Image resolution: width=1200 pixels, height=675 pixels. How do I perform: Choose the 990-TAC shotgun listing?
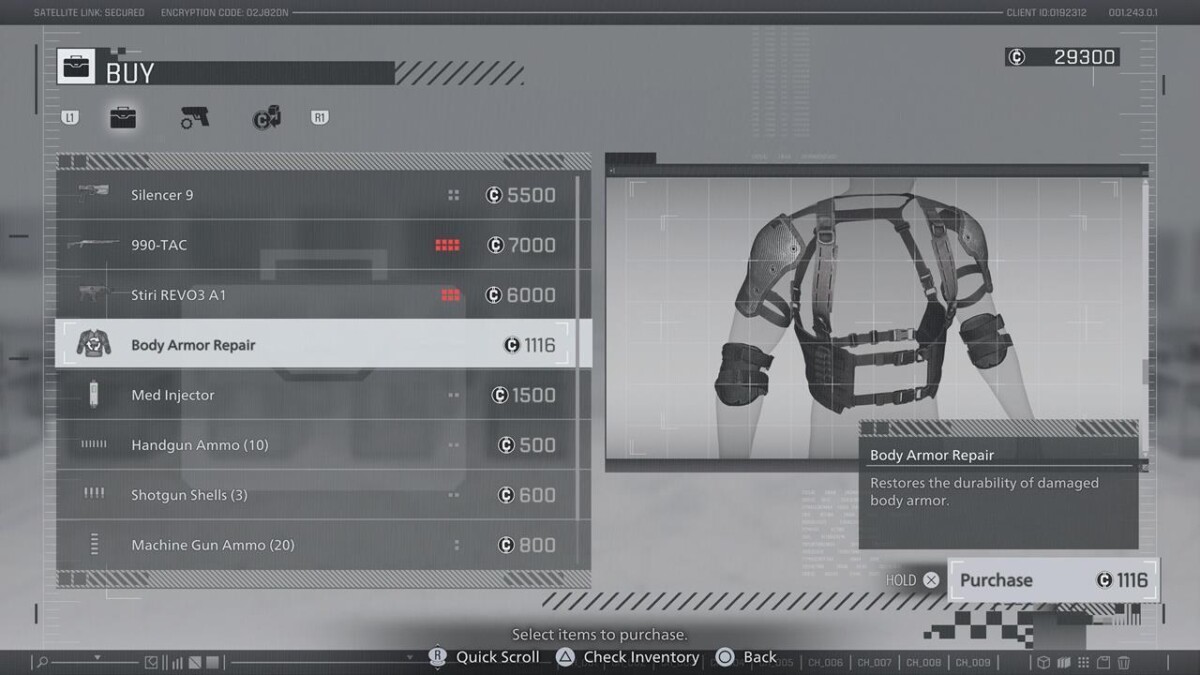[320, 245]
